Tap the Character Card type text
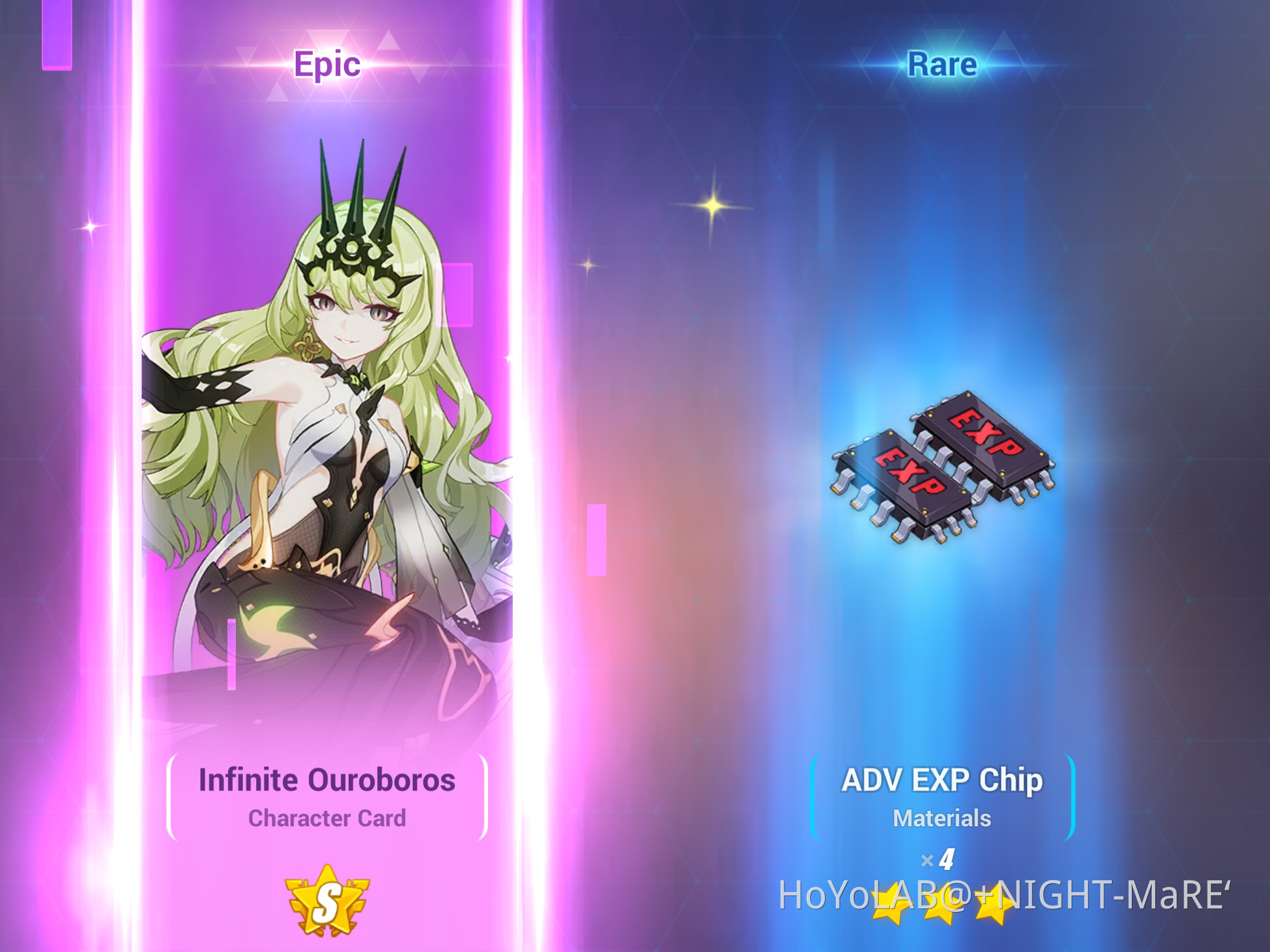Viewport: 1270px width, 952px height. click(x=328, y=819)
